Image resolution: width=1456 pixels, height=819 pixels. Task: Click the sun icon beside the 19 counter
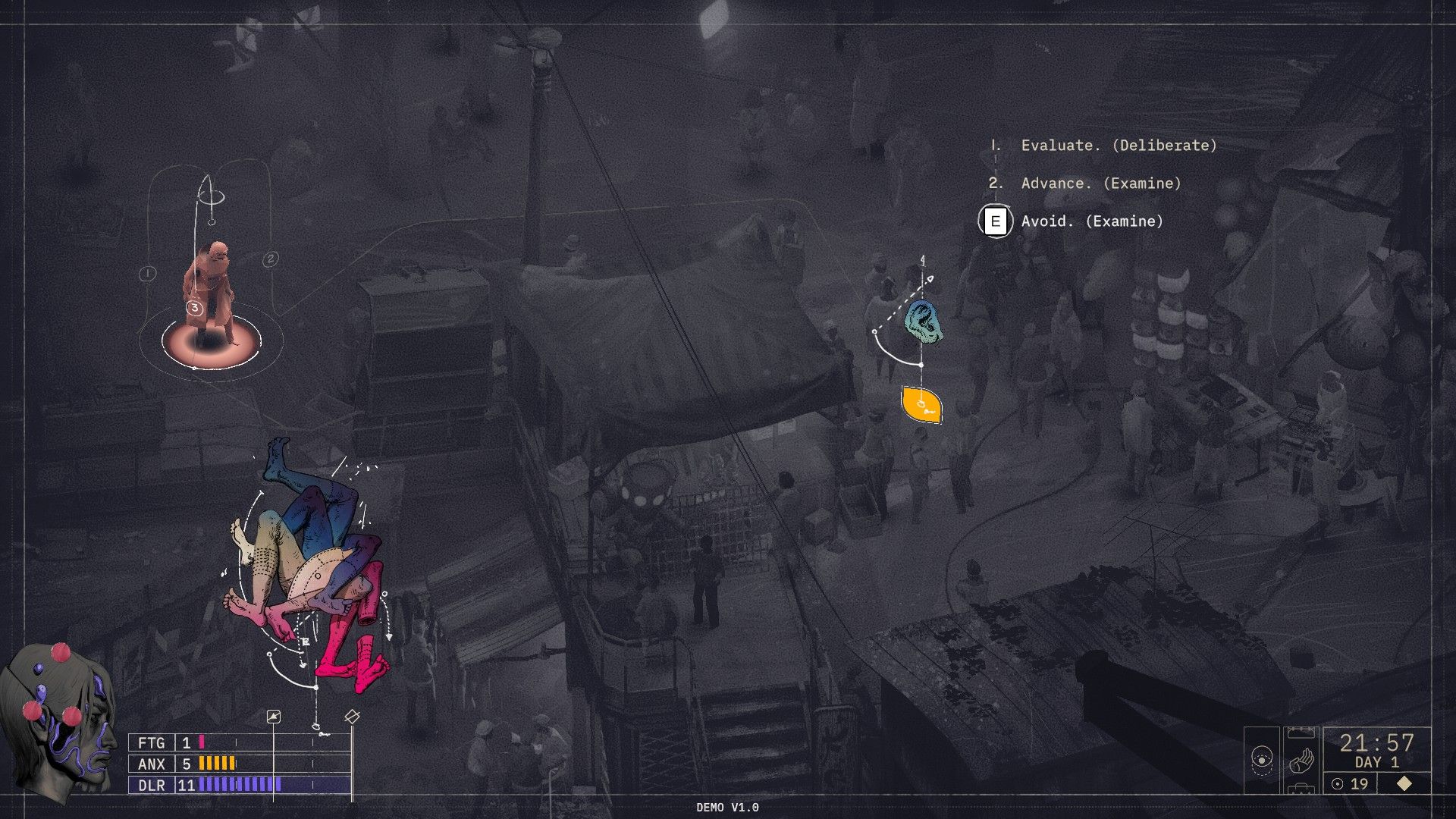[1338, 783]
